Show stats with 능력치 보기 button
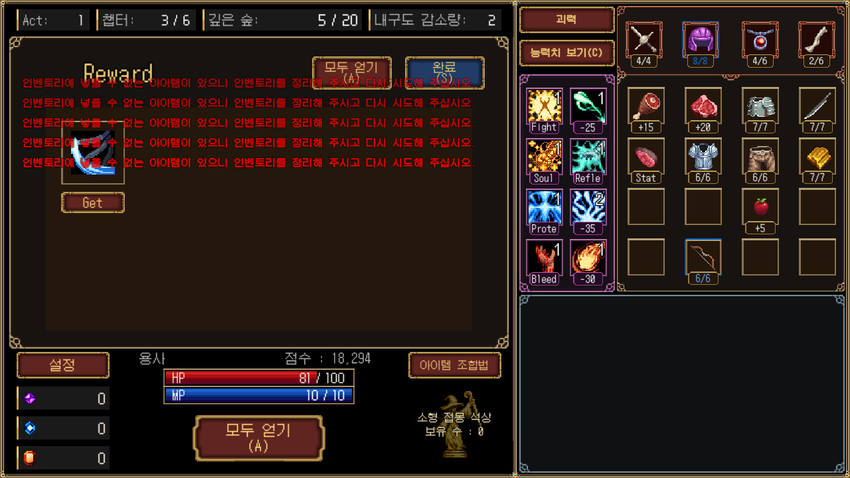The image size is (850, 478). (x=566, y=52)
